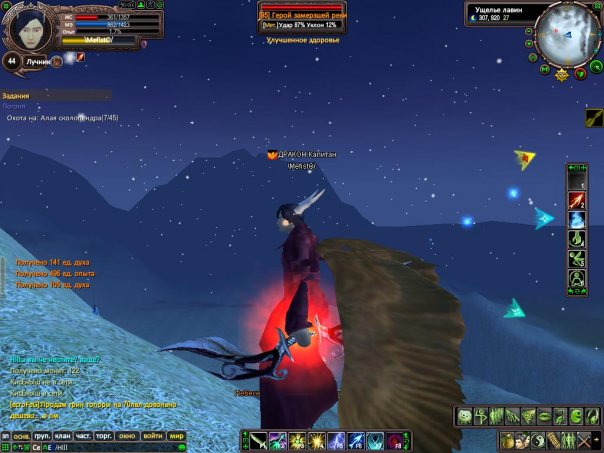The width and height of the screenshot is (604, 453).
Task: Open the част. private chat tab
Action: [83, 437]
